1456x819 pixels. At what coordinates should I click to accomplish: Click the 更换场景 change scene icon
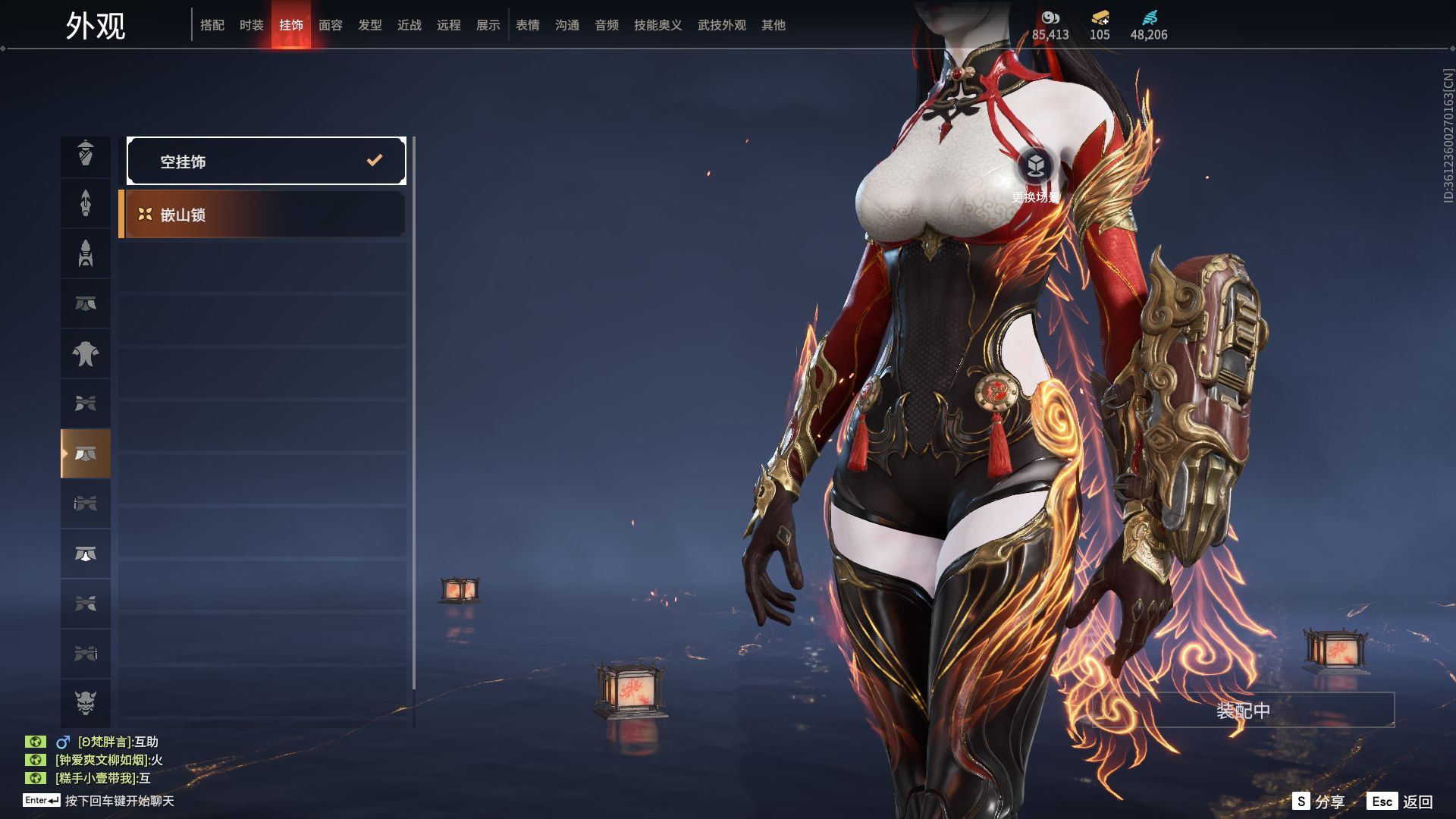(x=1036, y=165)
